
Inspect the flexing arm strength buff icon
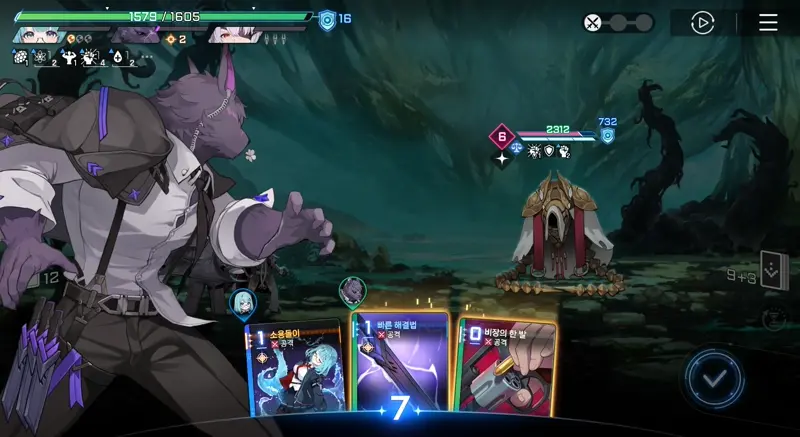point(70,59)
